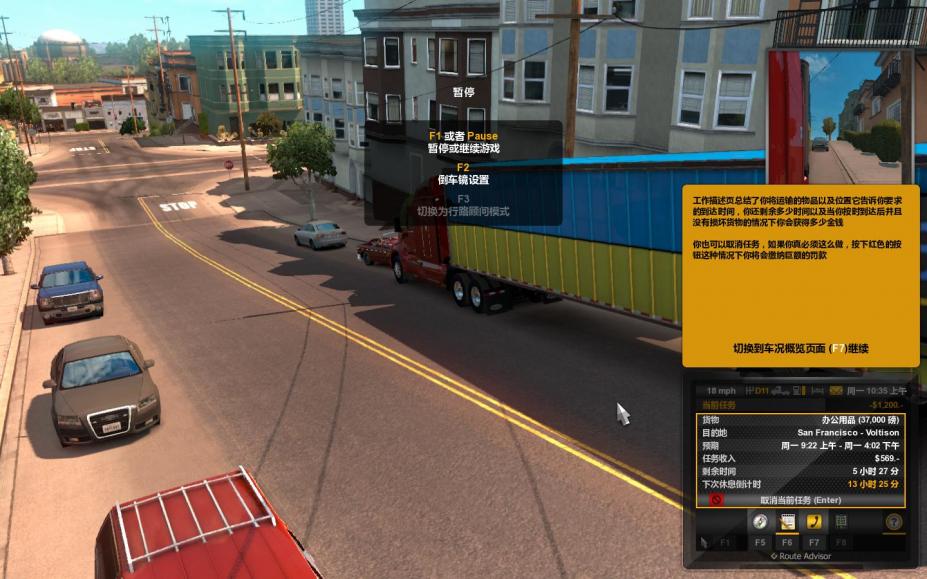This screenshot has width=927, height=579.
Task: Switch to the job notepad tab
Action: click(787, 522)
